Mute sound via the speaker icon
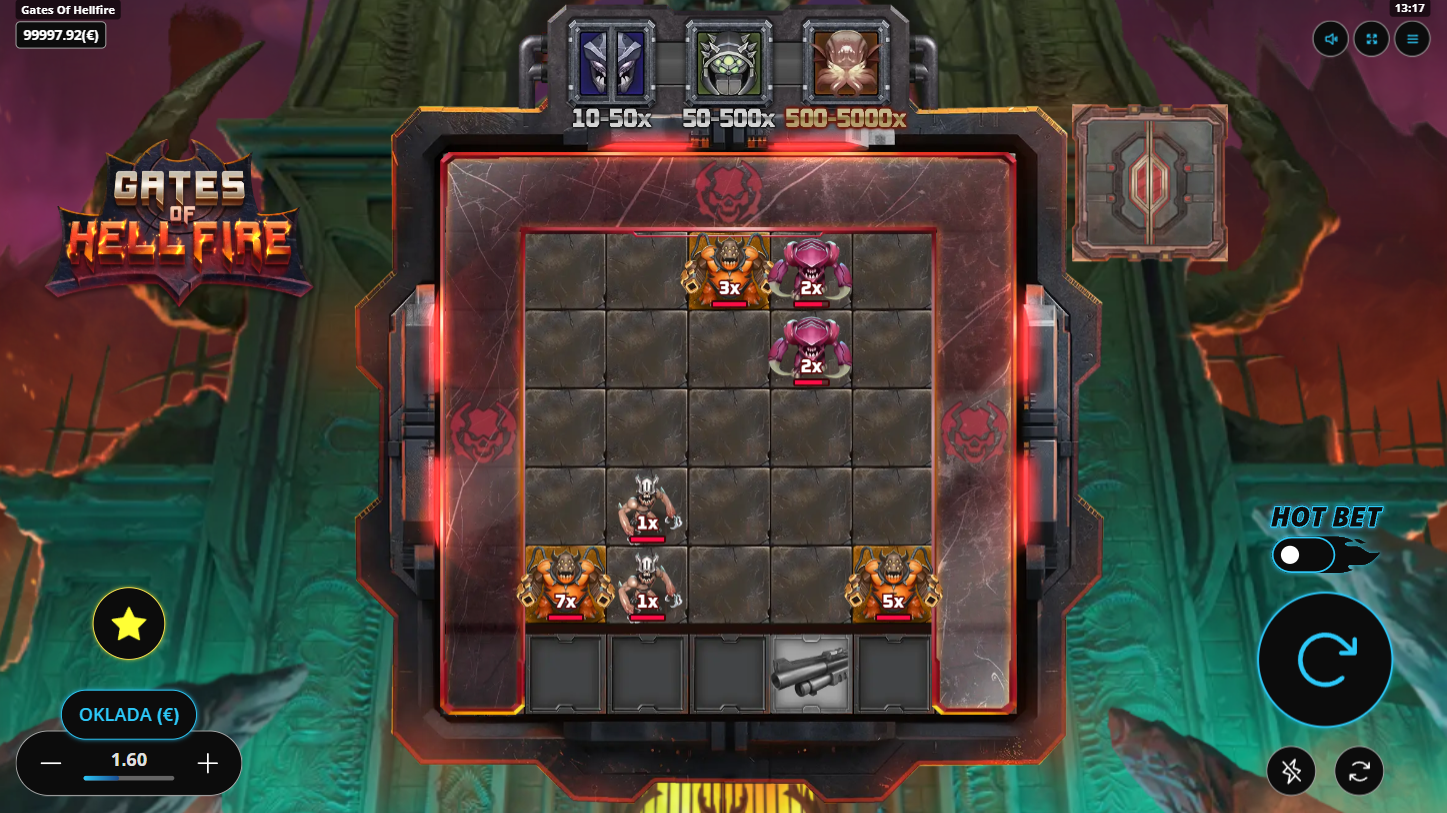The image size is (1447, 813). click(1331, 40)
